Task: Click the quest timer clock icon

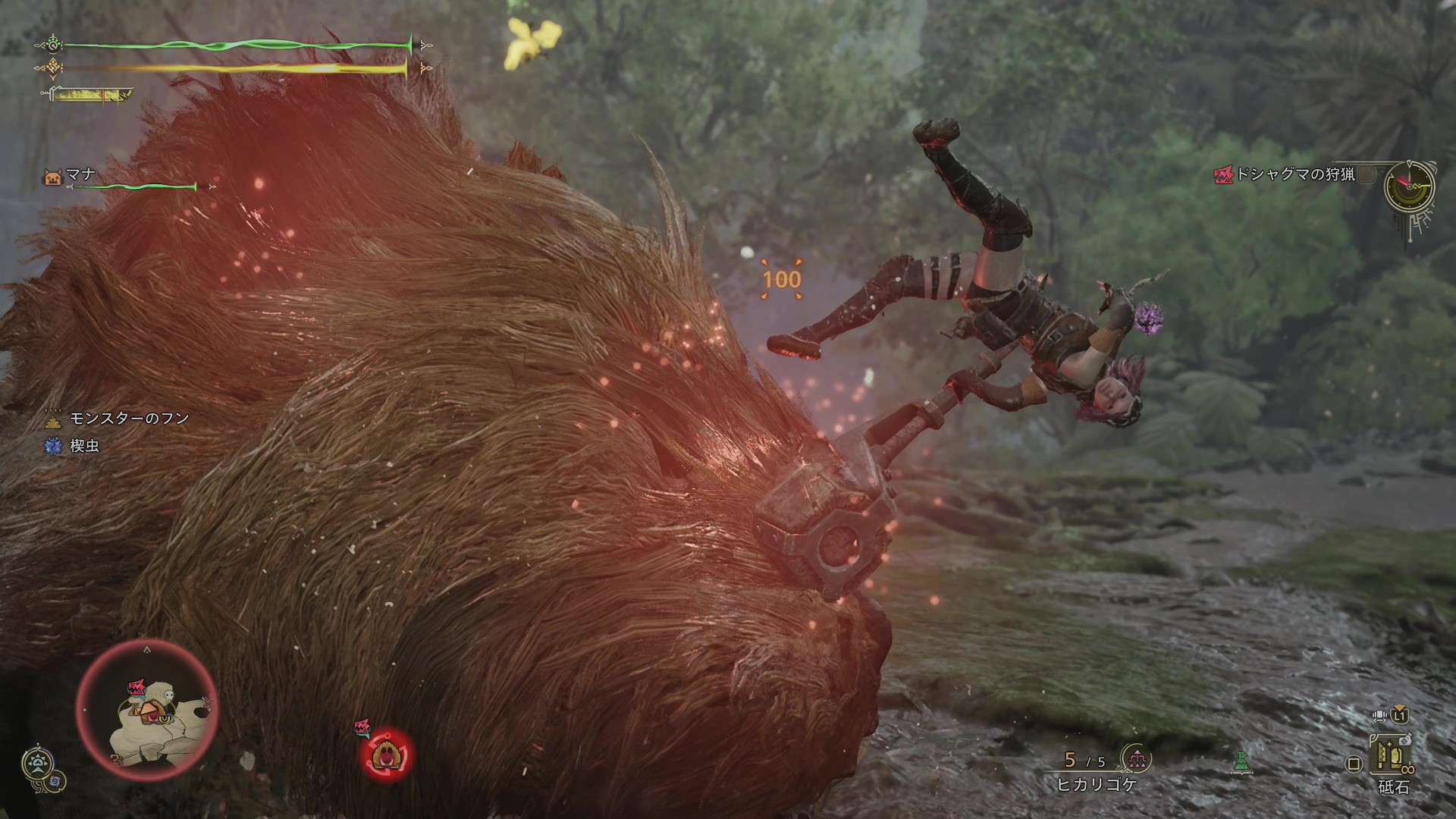Action: click(1409, 186)
